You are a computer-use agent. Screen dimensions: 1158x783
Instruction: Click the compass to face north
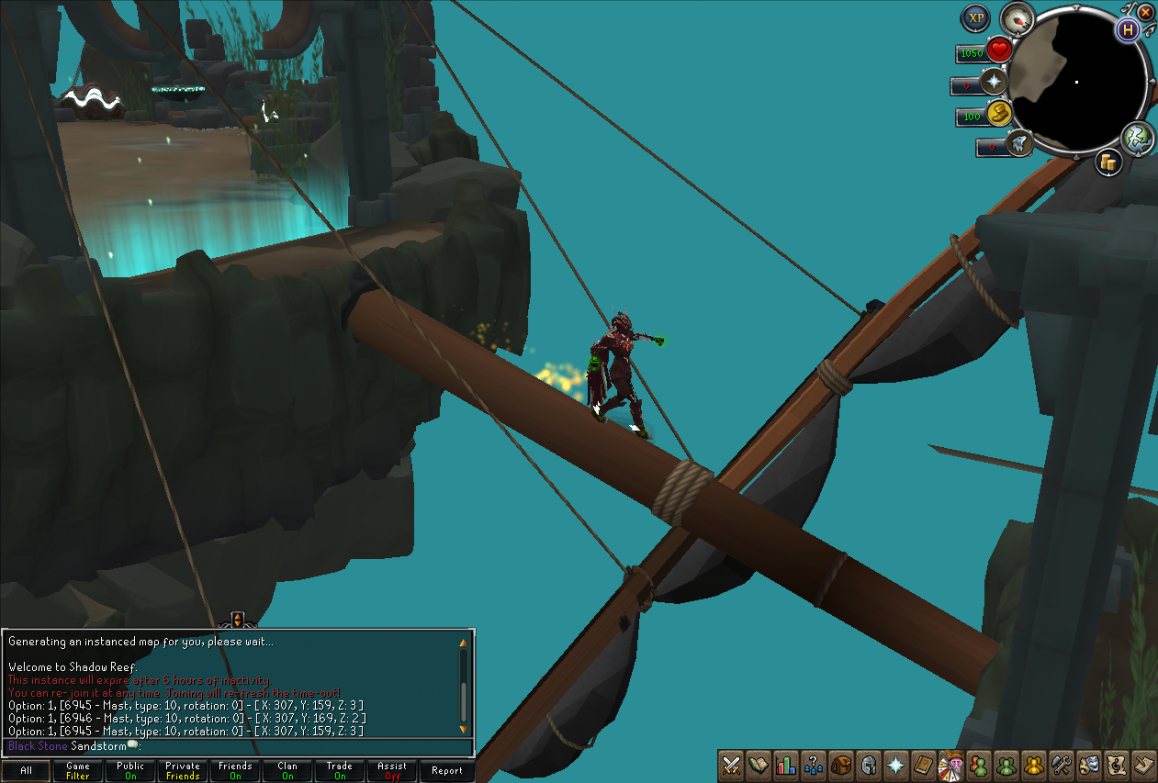[x=1017, y=18]
